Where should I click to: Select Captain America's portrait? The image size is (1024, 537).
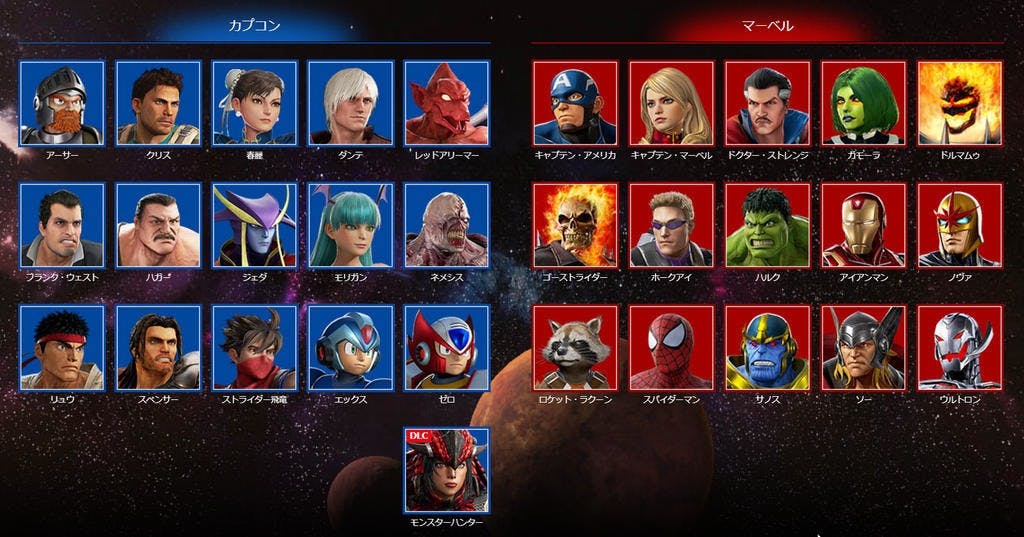click(x=575, y=103)
